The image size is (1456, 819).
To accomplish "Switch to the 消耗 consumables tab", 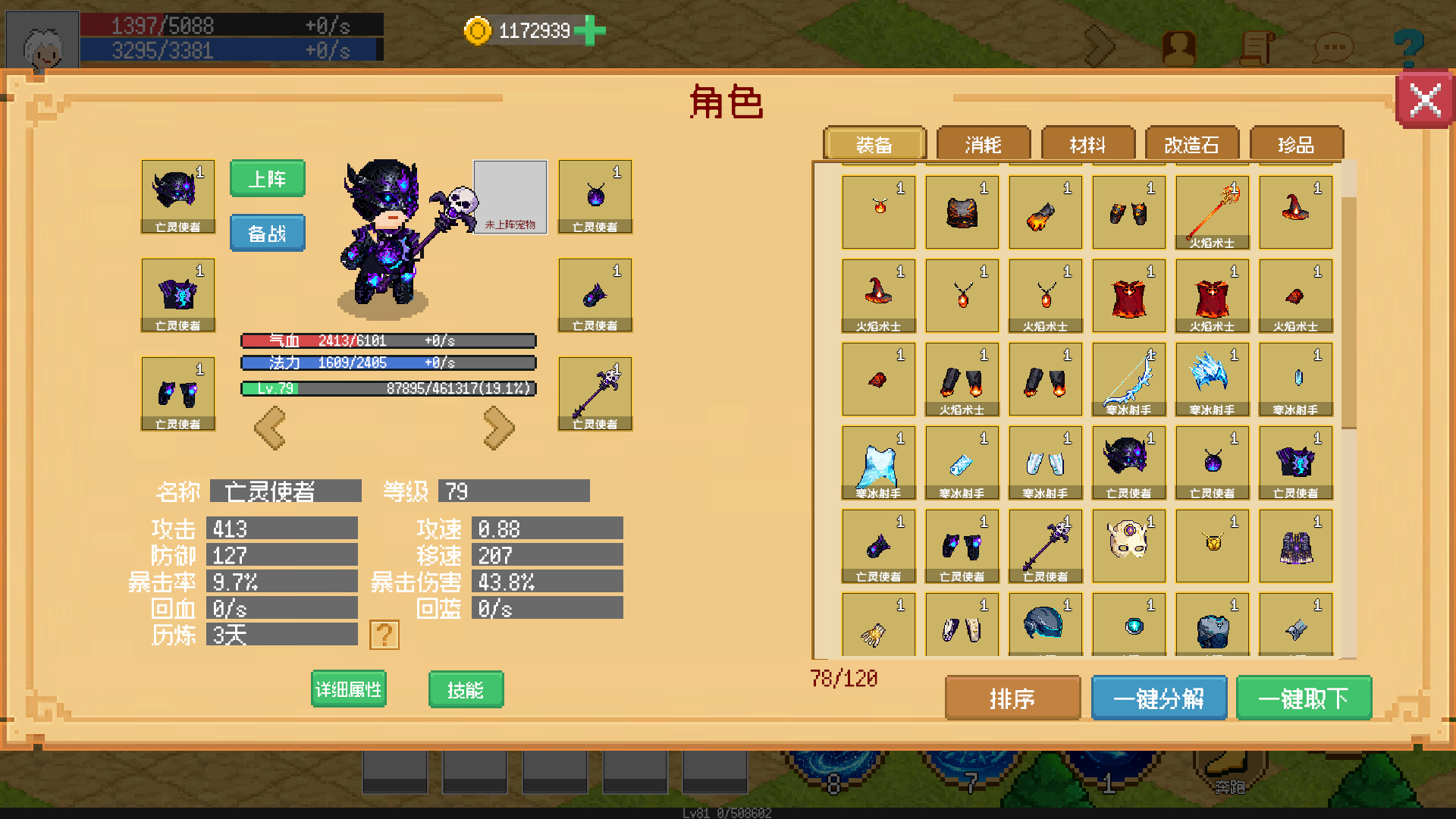I will [x=983, y=144].
